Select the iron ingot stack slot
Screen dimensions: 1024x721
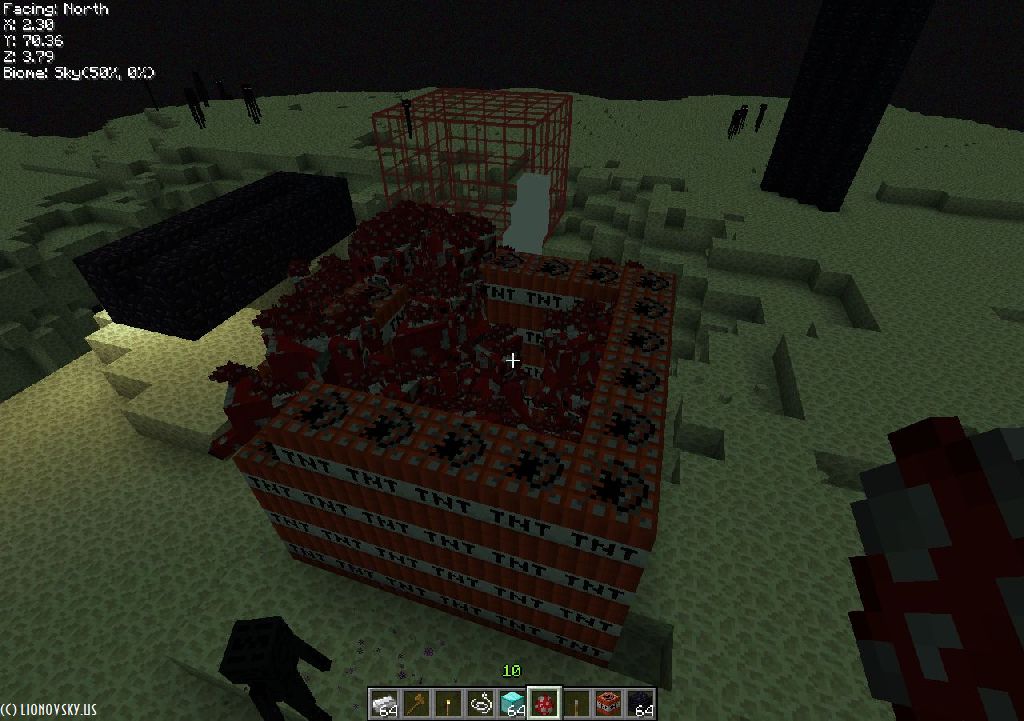point(384,704)
